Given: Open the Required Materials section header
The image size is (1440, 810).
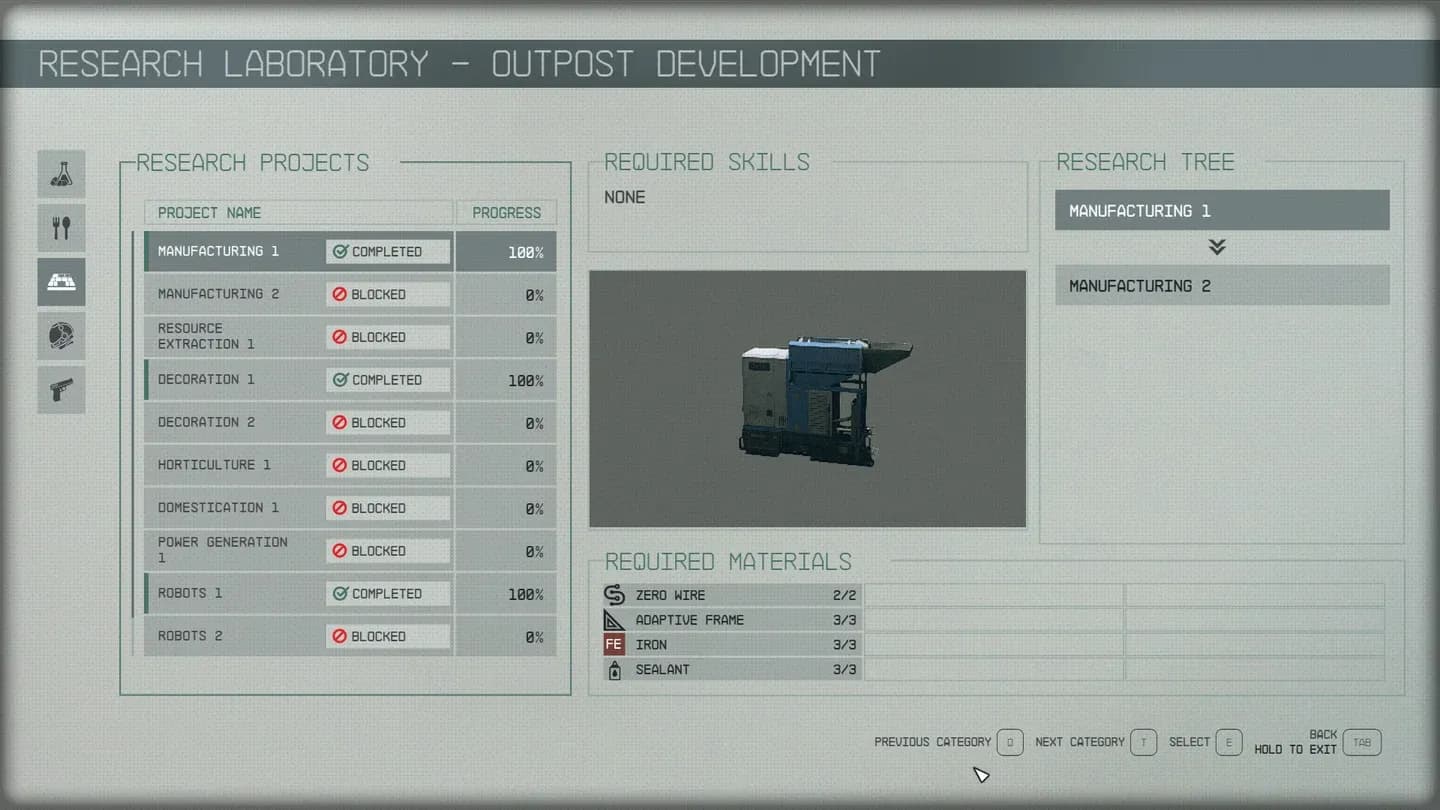Looking at the screenshot, I should (727, 562).
